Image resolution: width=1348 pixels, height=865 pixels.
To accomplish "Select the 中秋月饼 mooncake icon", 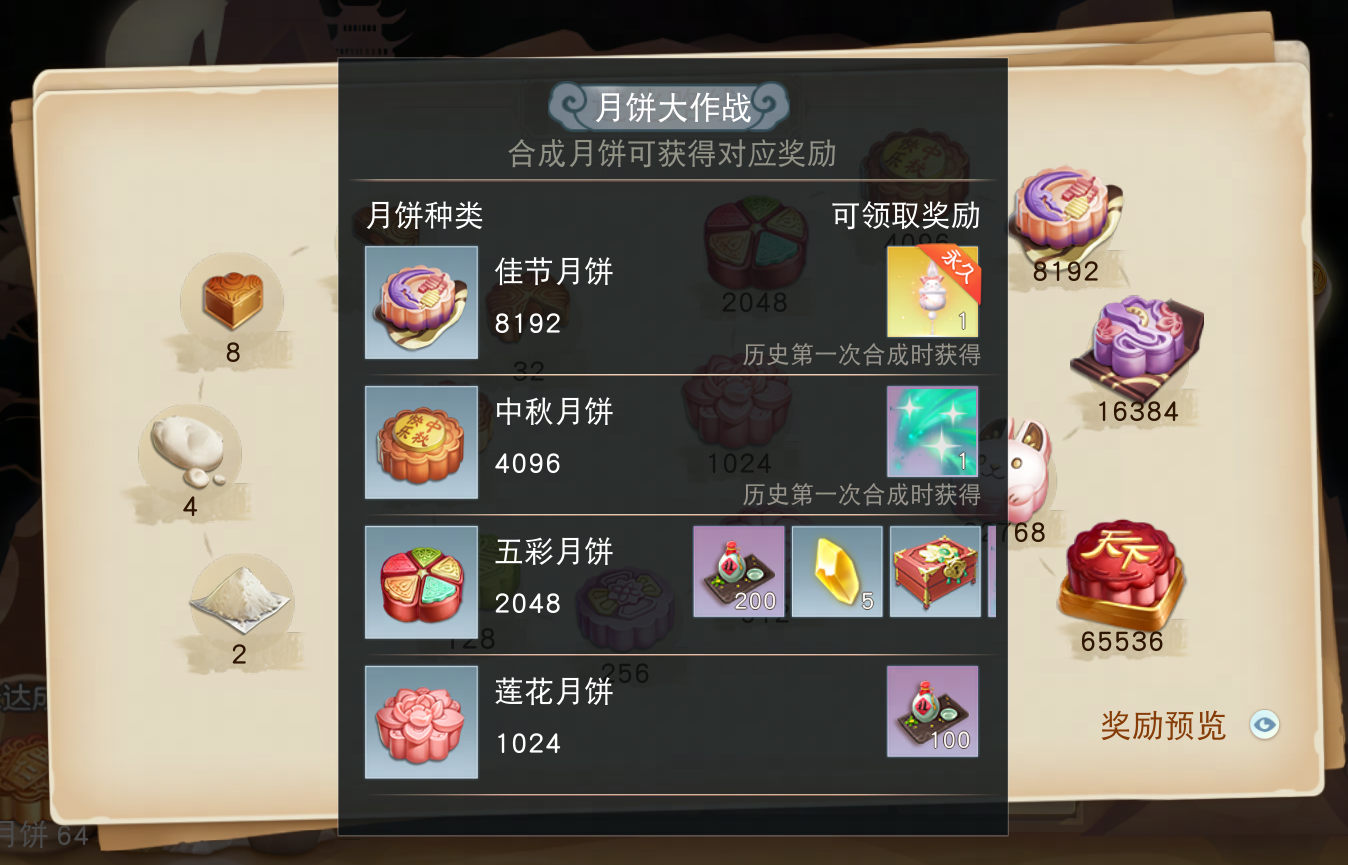I will [x=420, y=442].
